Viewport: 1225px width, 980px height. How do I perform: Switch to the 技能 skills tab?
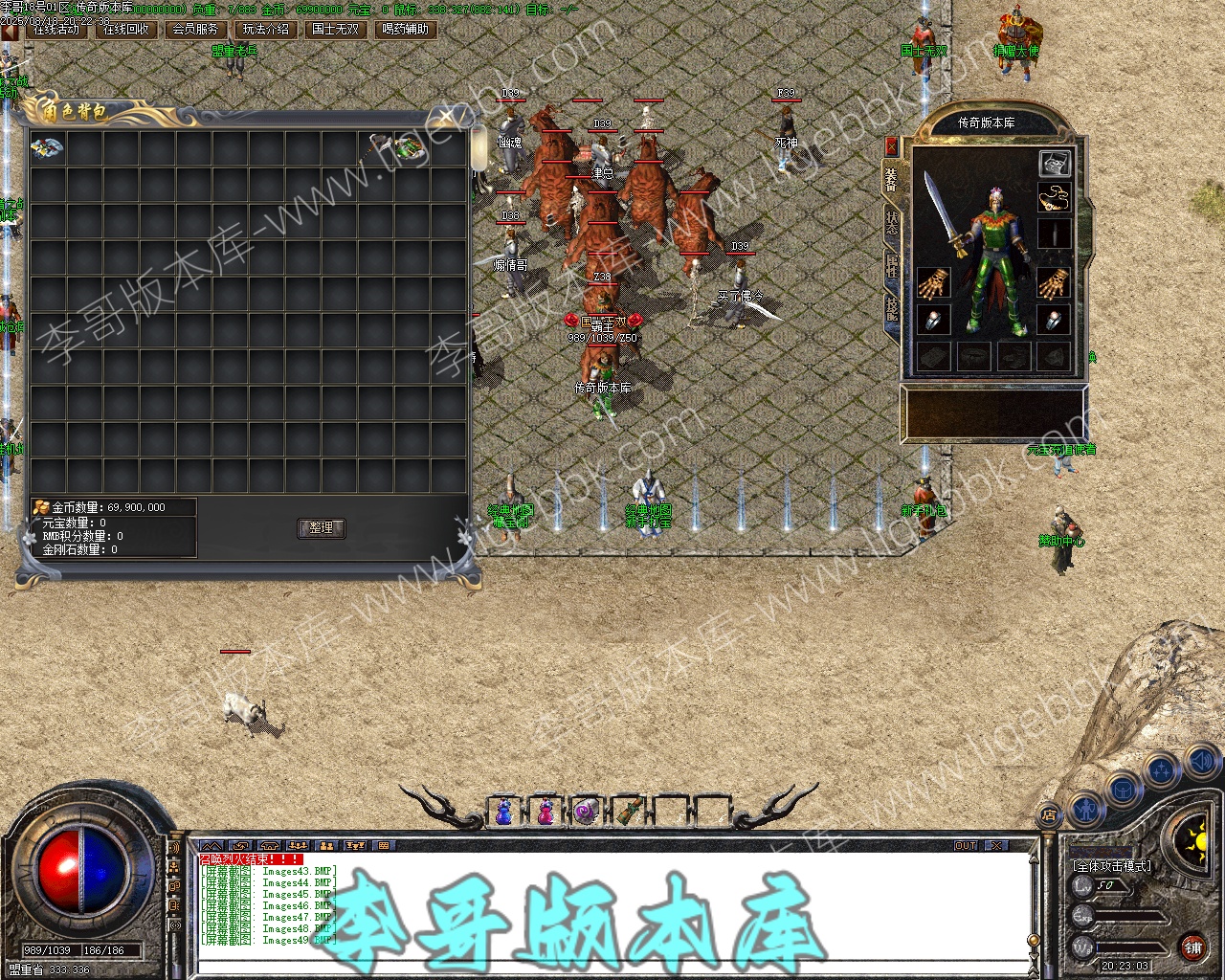tap(892, 308)
